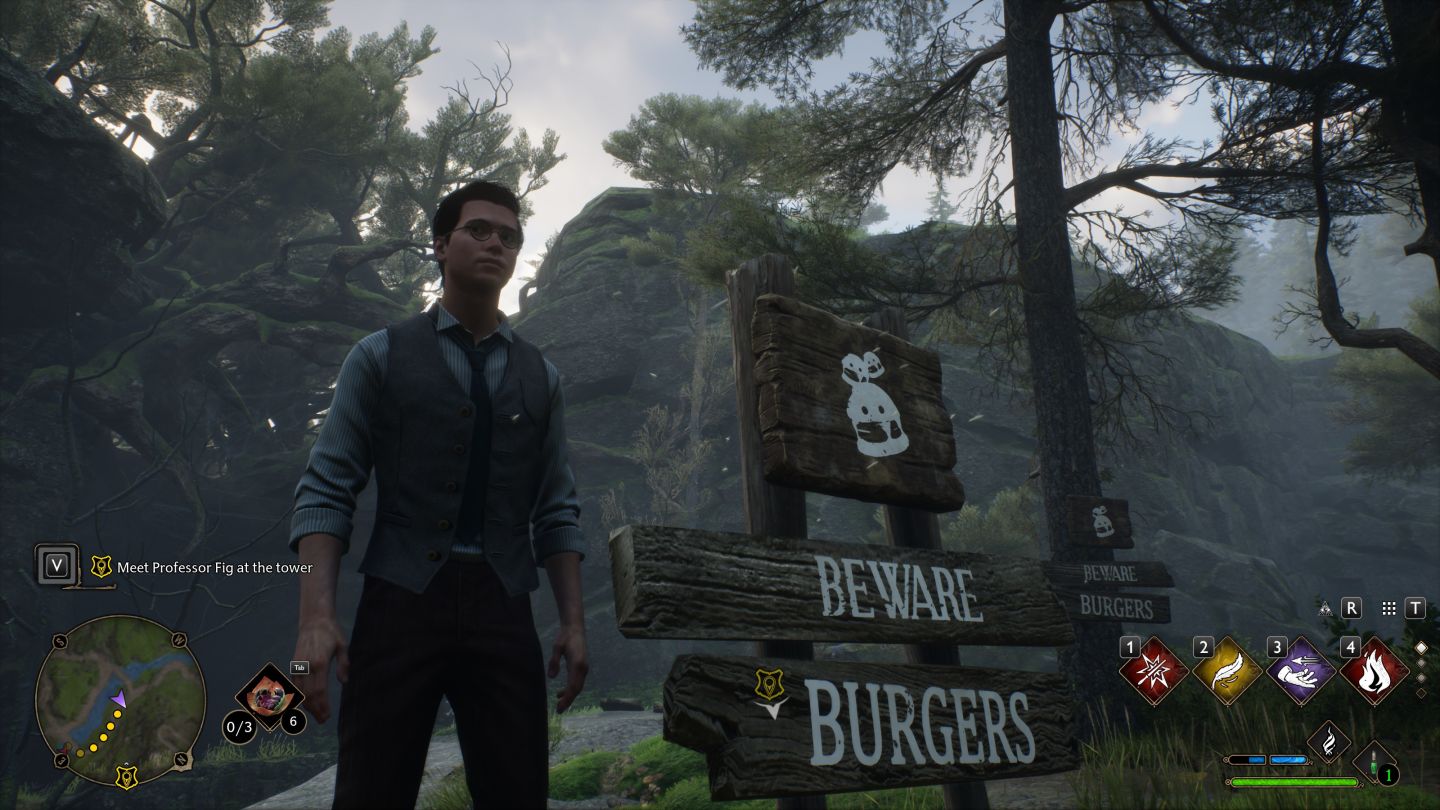Cast the red explosive burst spell
Image resolution: width=1440 pixels, height=810 pixels.
click(x=1153, y=671)
